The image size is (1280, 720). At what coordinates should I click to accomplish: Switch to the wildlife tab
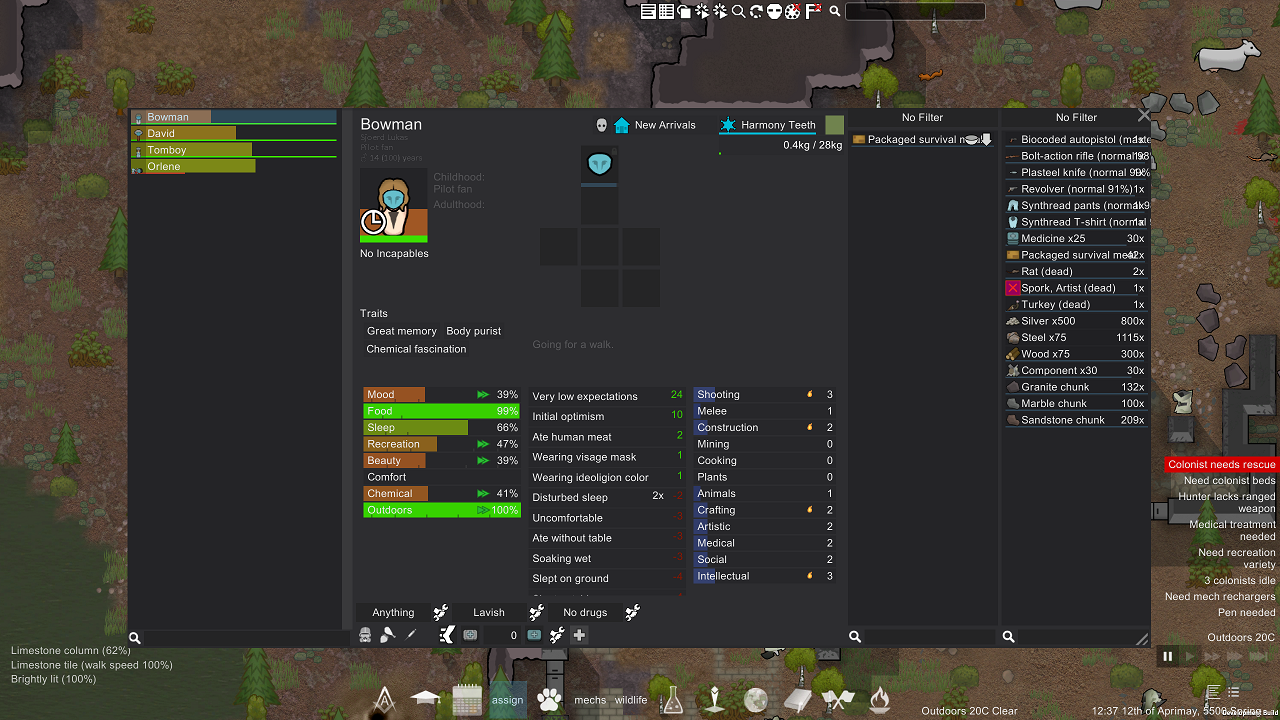[x=631, y=699]
